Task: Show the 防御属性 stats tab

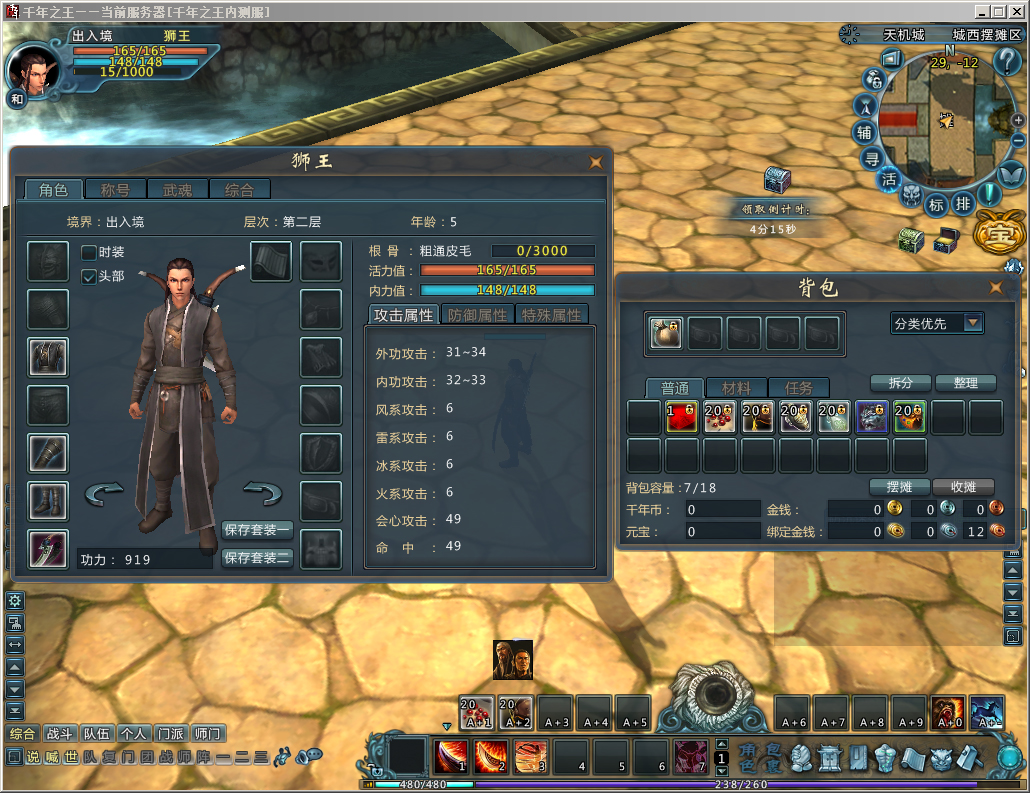Action: (x=477, y=314)
